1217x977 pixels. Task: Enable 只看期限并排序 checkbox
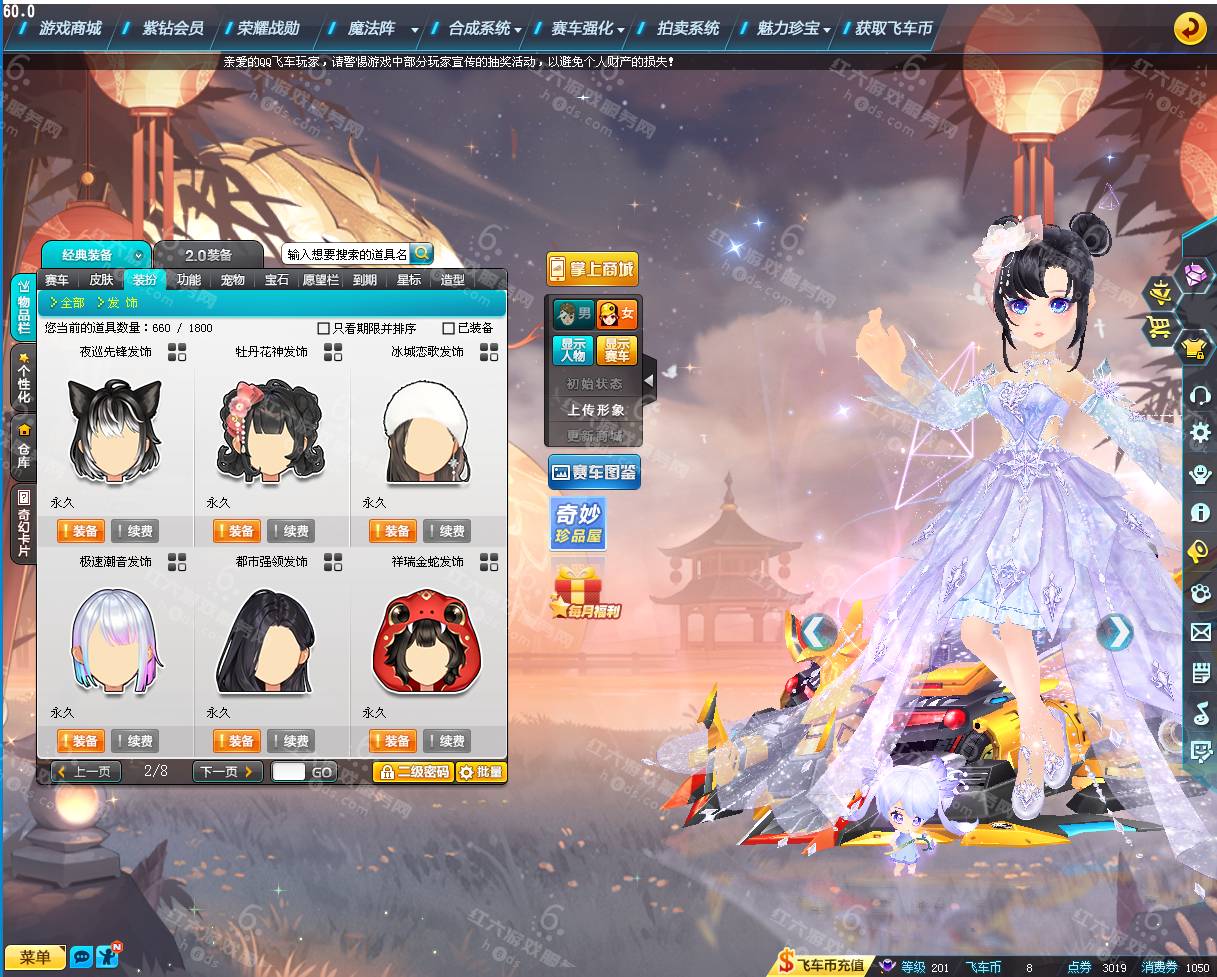(324, 328)
